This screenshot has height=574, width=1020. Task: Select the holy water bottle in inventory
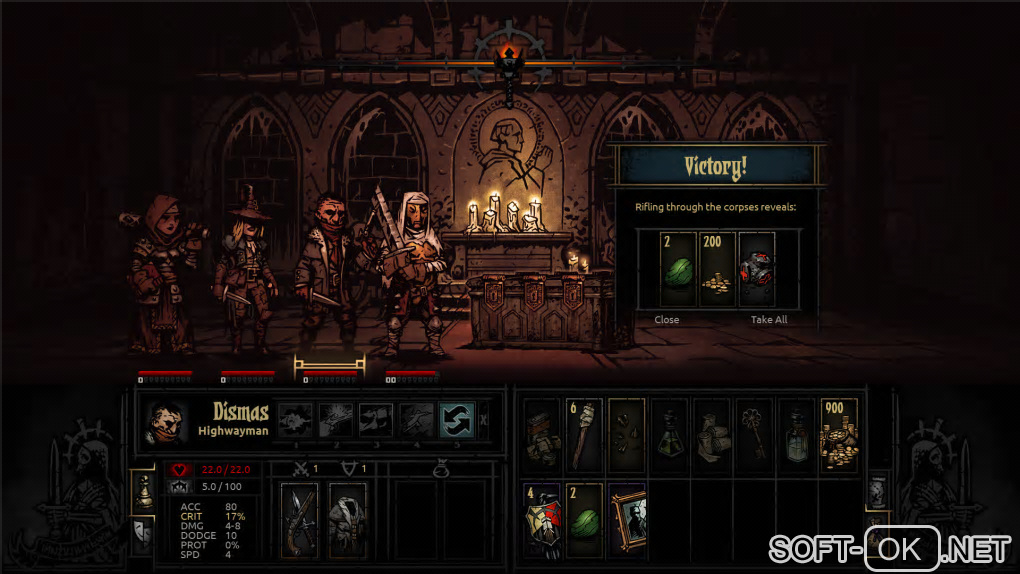[x=796, y=436]
